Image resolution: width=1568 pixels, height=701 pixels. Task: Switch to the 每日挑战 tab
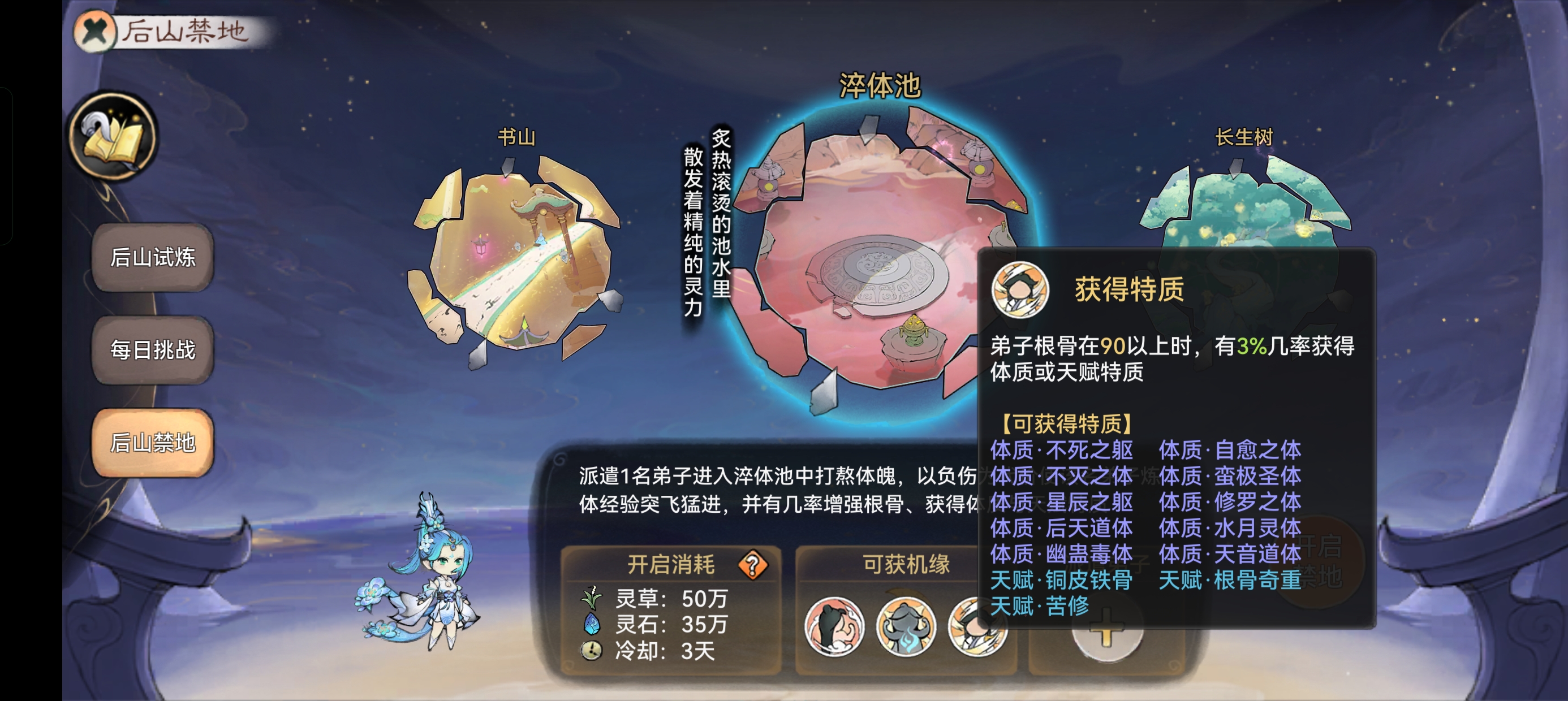point(153,350)
